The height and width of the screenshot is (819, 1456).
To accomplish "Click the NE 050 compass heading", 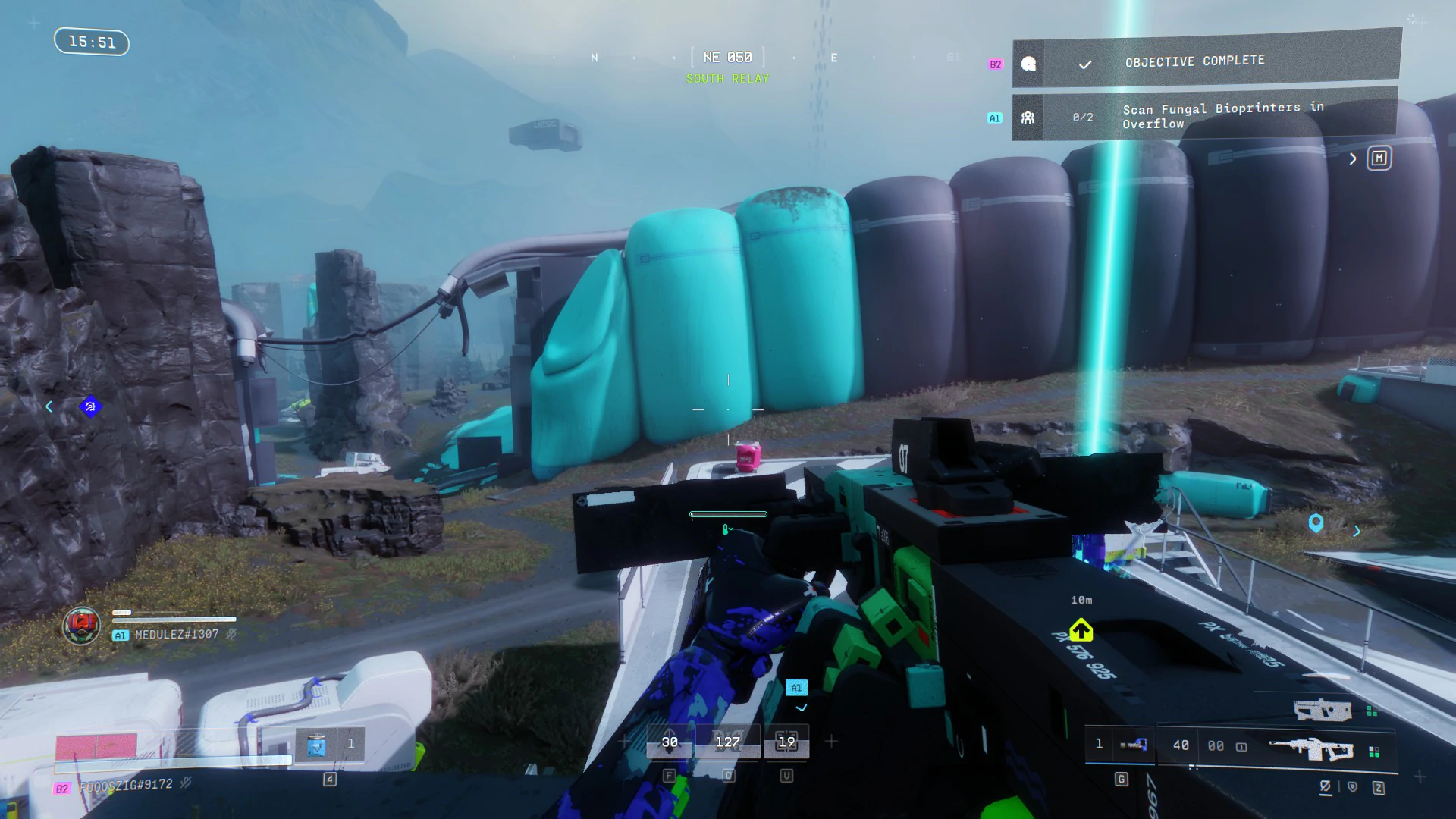I will coord(728,58).
